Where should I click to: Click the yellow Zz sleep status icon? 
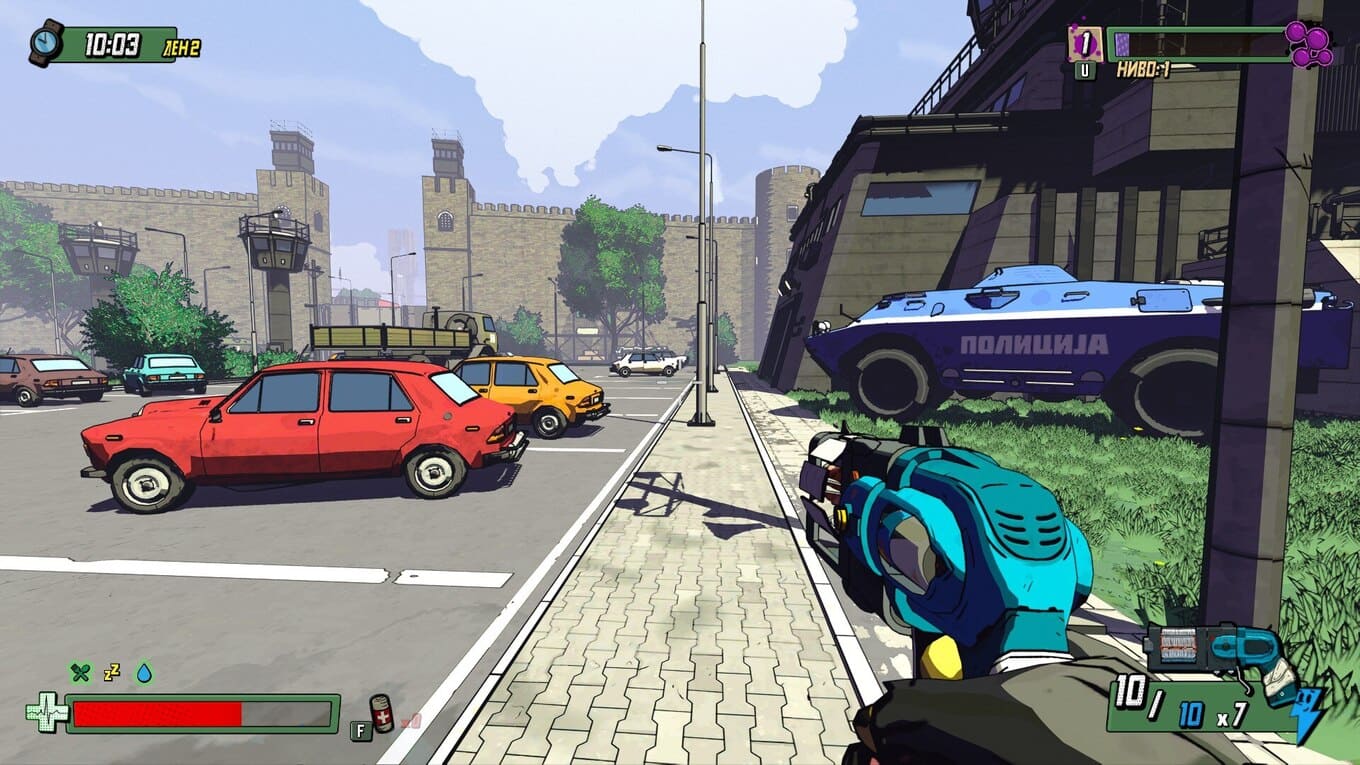[x=111, y=673]
